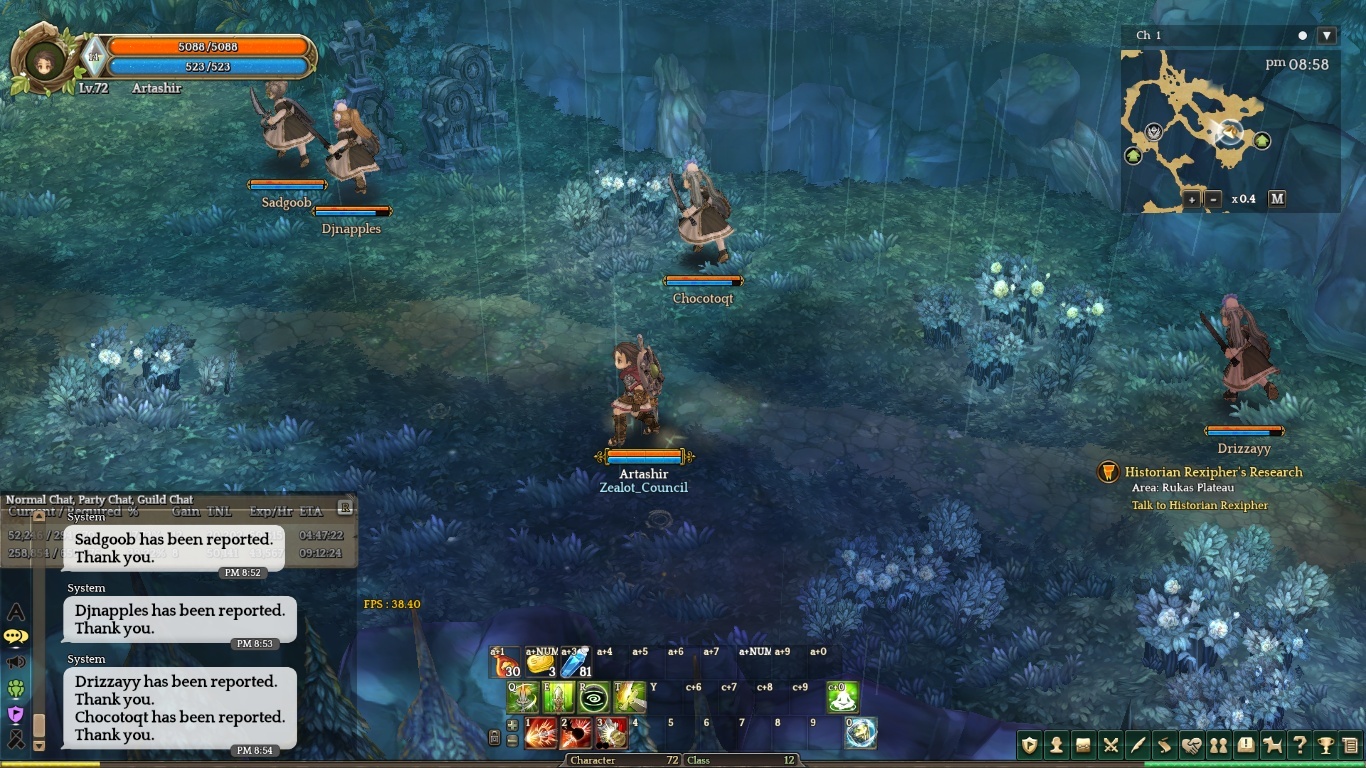Image resolution: width=1366 pixels, height=768 pixels.
Task: Toggle the hotbar lock icon
Action: 494,738
